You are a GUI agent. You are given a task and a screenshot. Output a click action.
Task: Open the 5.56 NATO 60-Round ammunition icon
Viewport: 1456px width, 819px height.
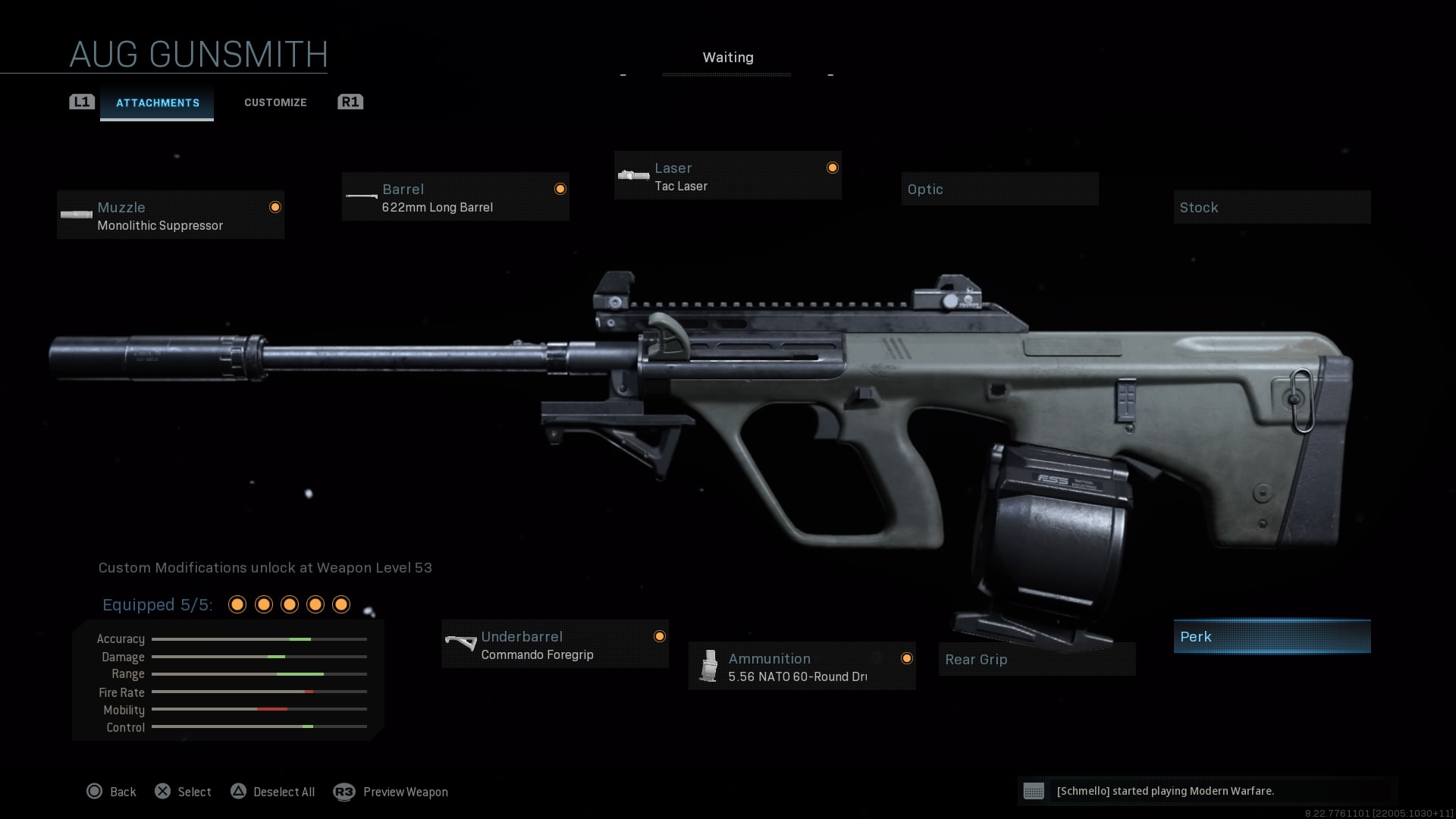(708, 667)
